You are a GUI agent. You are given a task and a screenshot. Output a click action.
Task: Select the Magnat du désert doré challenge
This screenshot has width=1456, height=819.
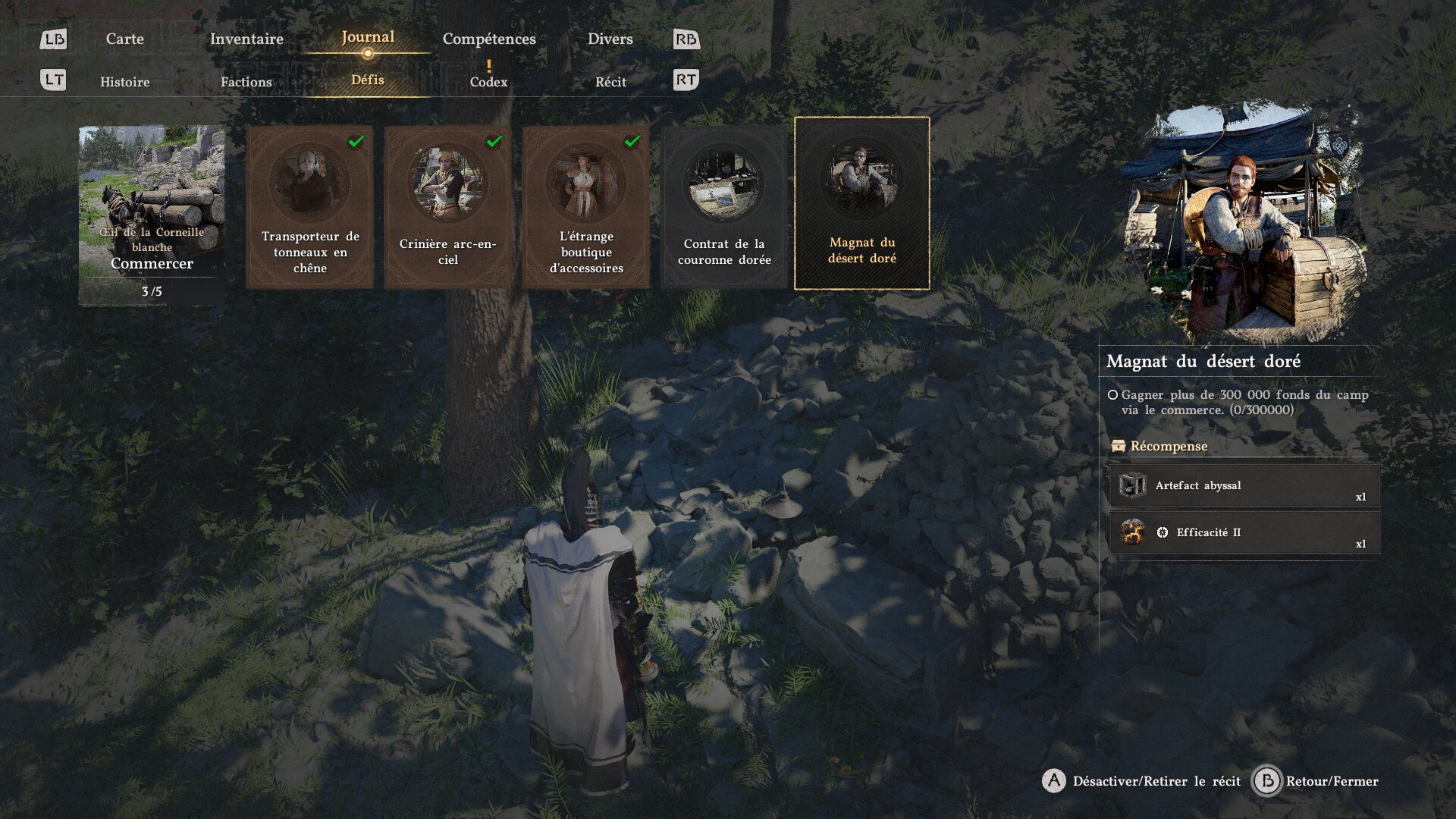(862, 203)
